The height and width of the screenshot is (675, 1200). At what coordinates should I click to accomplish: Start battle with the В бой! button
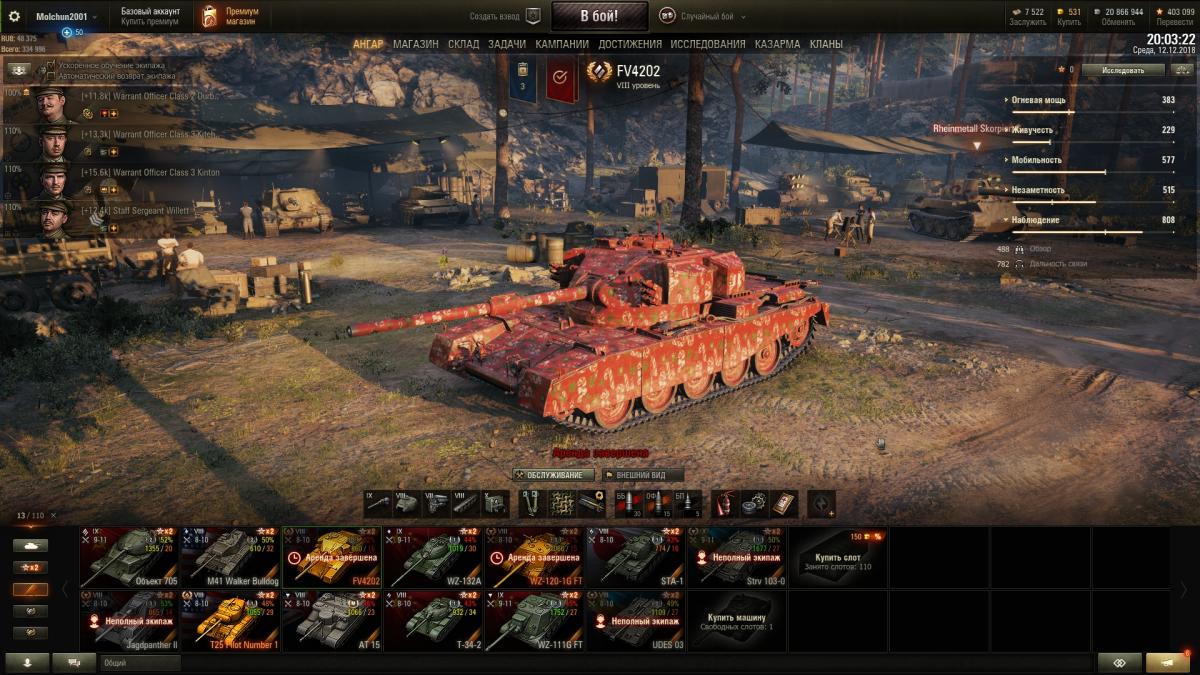(x=599, y=16)
